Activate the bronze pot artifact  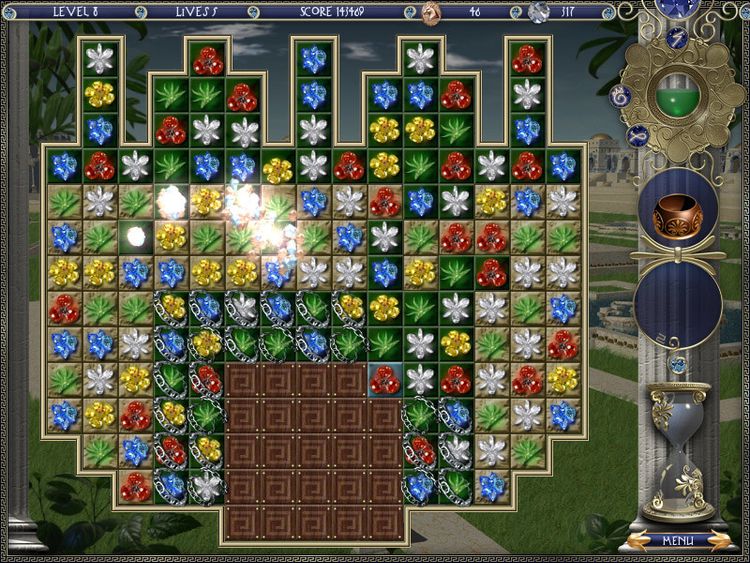pyautogui.click(x=677, y=214)
